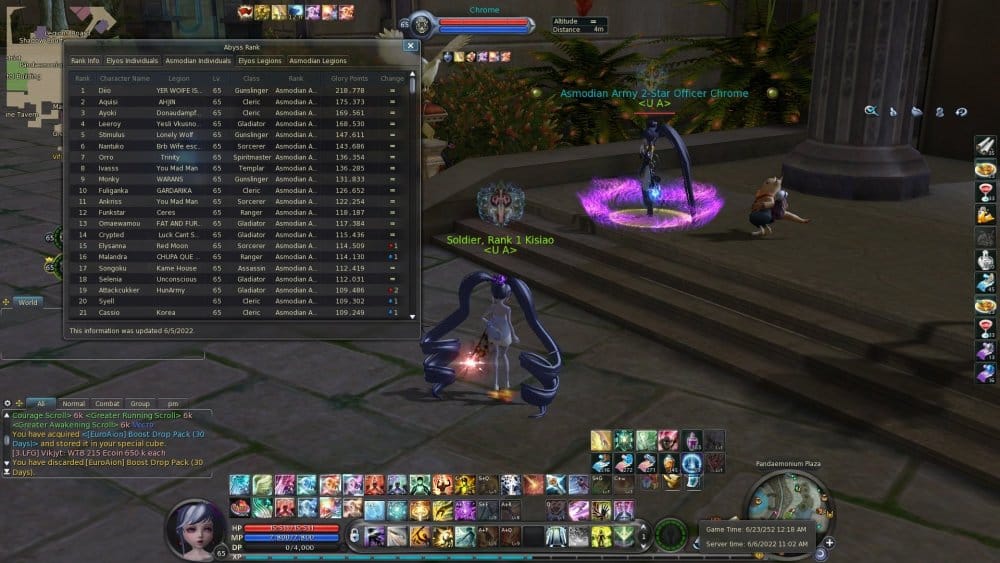Close the Abyss Rank window
The image size is (1000, 563).
click(410, 46)
